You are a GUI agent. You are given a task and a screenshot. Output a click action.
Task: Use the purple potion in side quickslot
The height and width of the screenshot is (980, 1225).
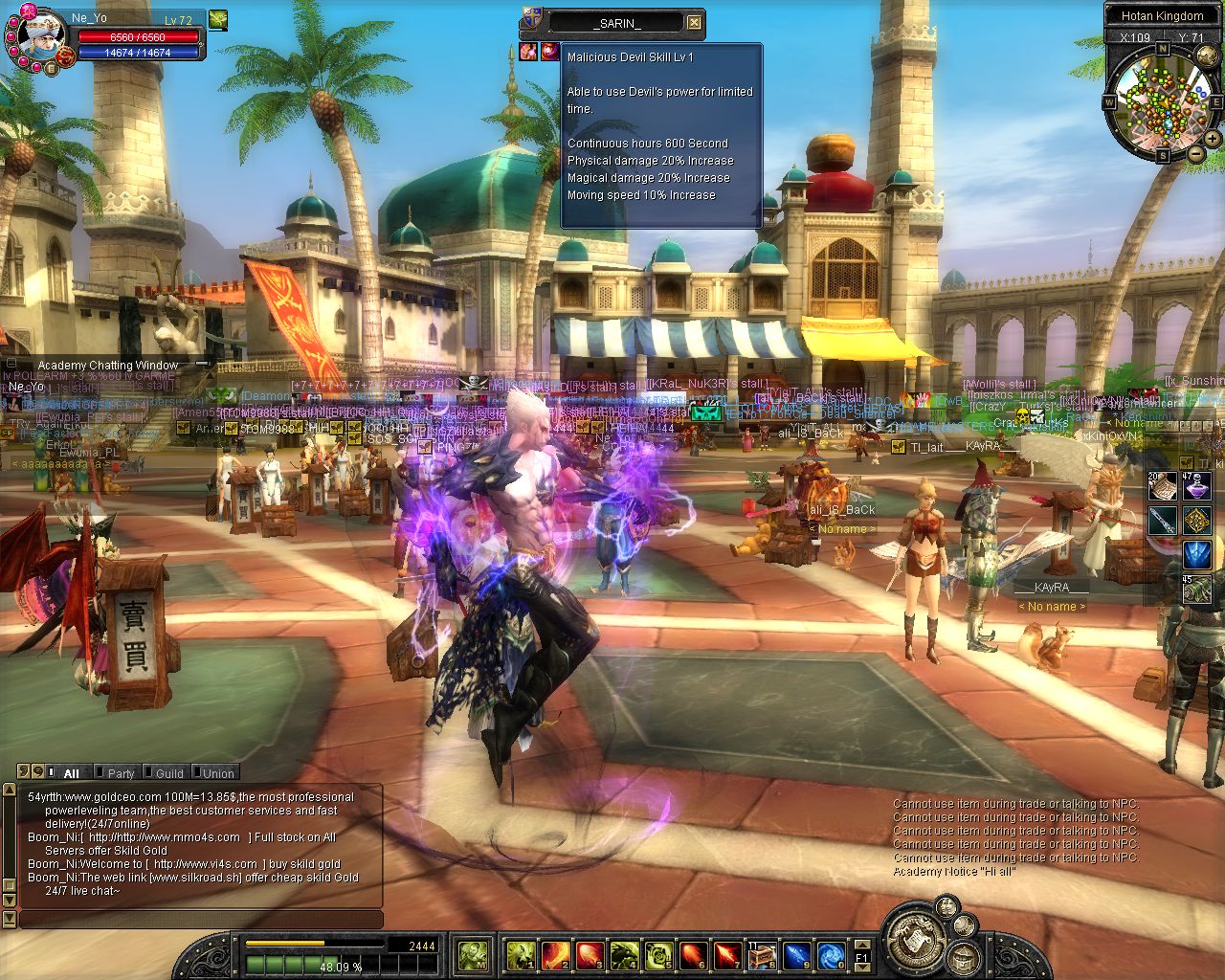(1196, 486)
